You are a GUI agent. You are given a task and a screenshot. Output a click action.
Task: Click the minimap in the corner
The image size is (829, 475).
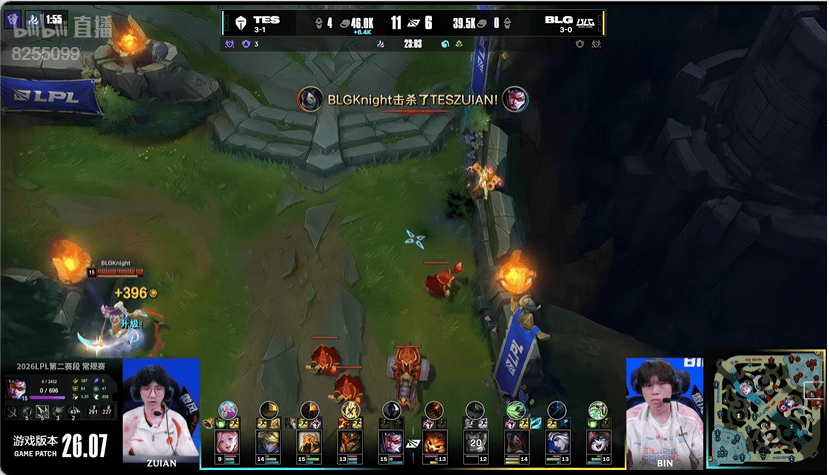coord(766,411)
